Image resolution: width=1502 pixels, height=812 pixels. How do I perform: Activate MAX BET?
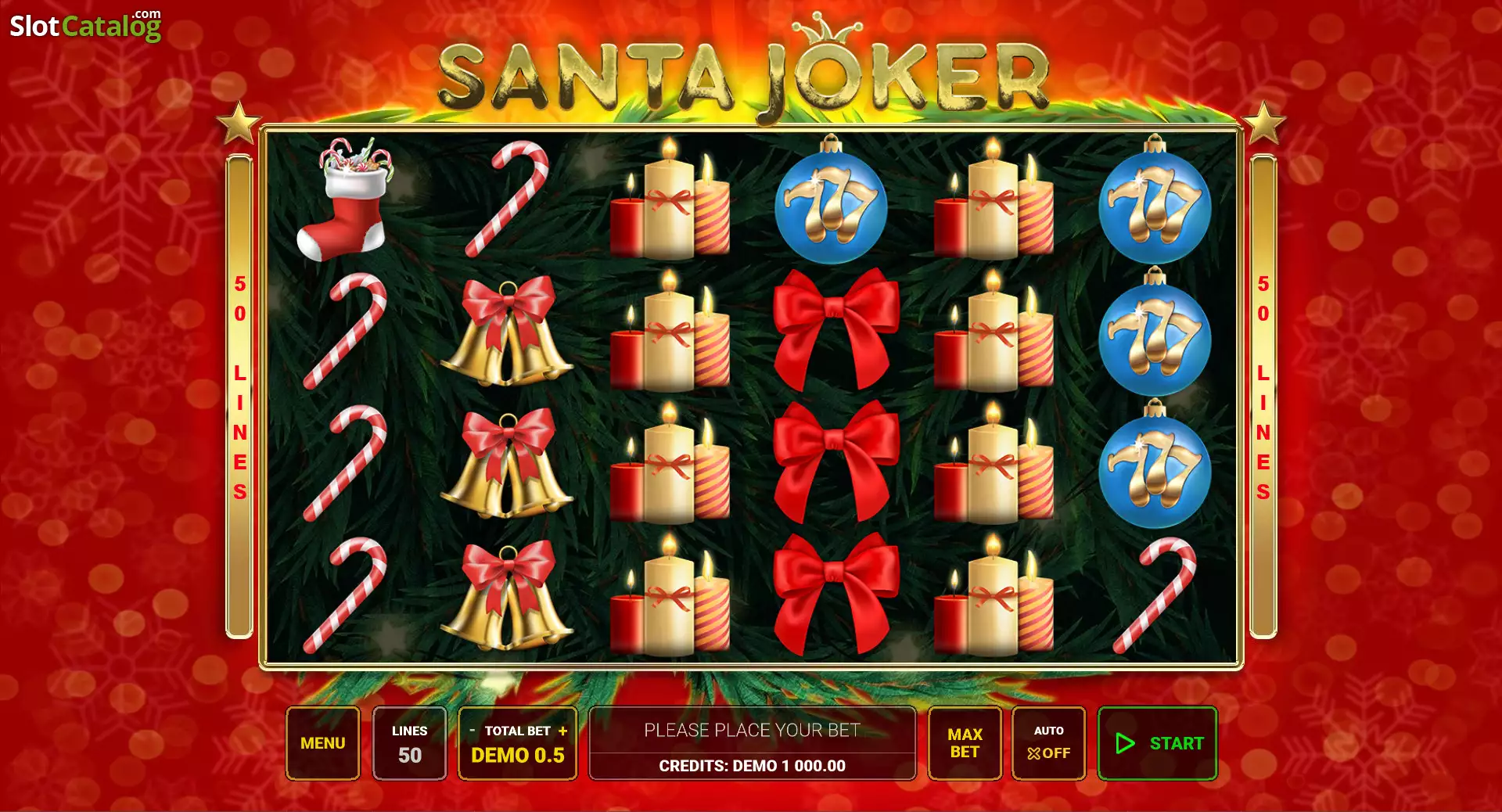tap(965, 743)
